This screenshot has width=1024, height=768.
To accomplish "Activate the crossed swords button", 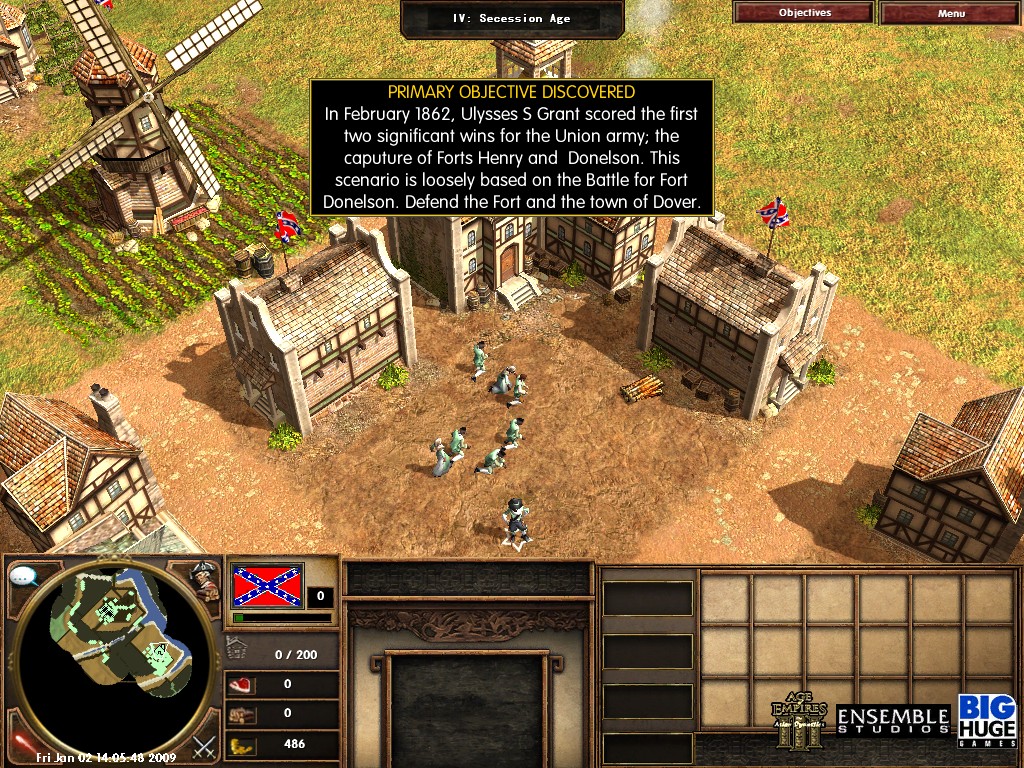I will point(205,744).
